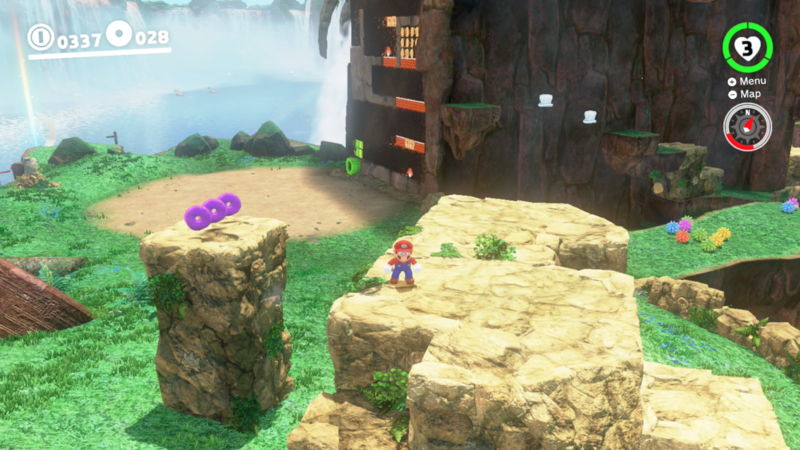800x450 pixels.
Task: Click the compass icon
Action: coord(747,127)
